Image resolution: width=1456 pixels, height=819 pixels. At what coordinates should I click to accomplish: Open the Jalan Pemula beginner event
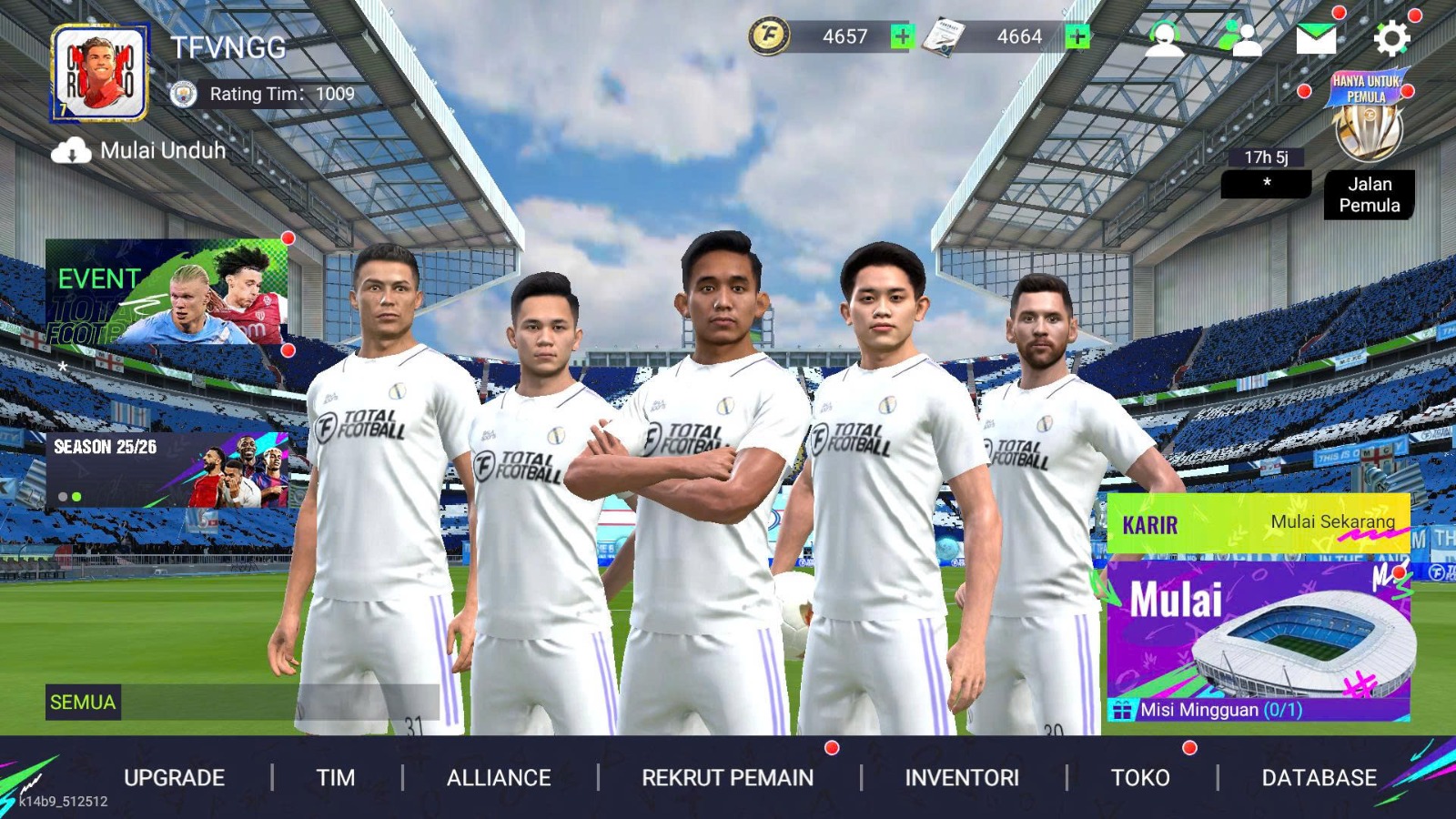click(1368, 146)
